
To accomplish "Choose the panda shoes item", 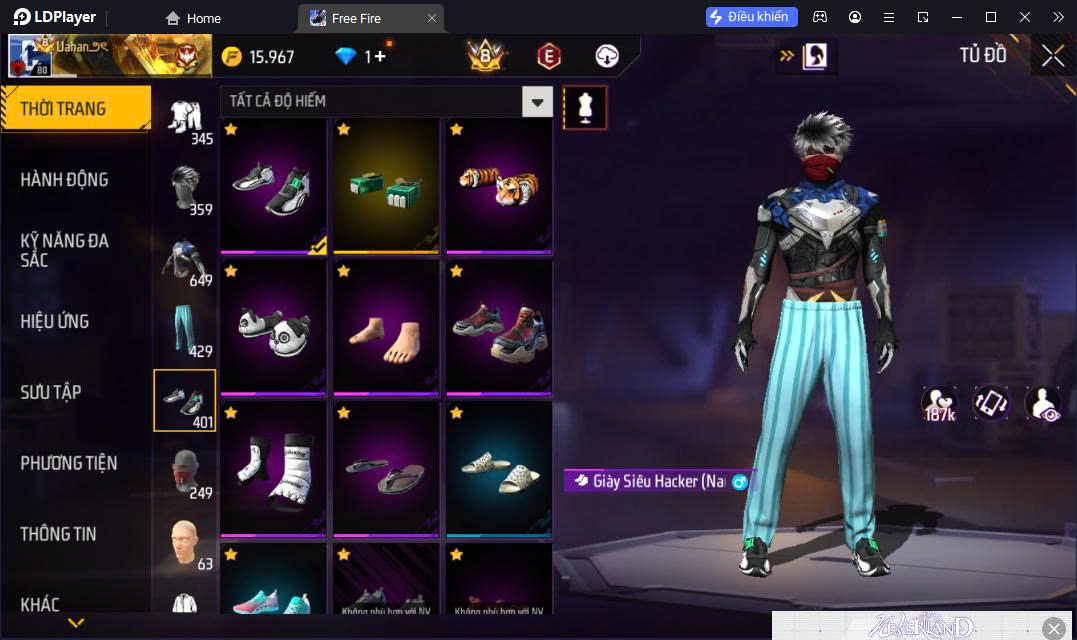I will [x=273, y=327].
